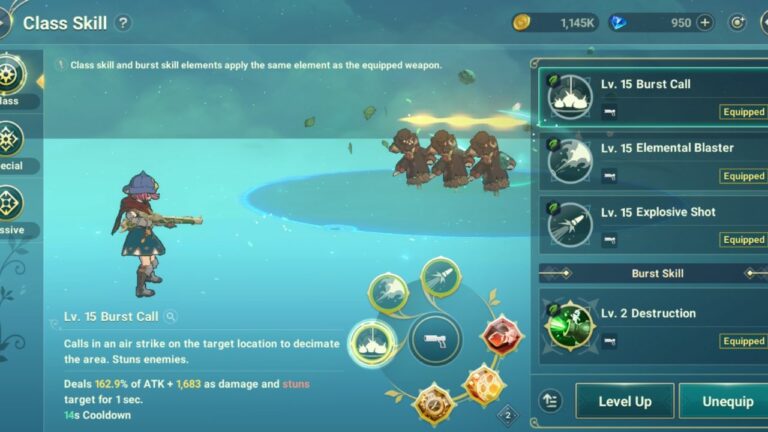Switch to skill preset 2
The image size is (768, 432).
pyautogui.click(x=507, y=415)
